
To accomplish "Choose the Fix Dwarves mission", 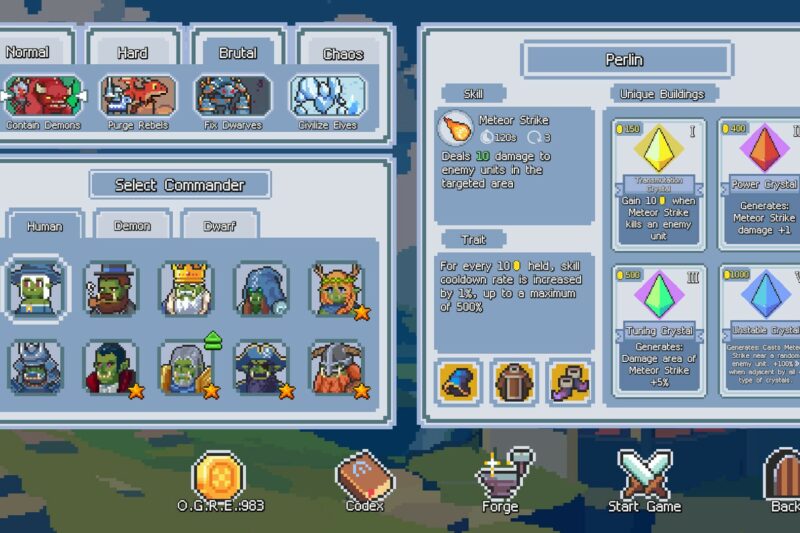I will pos(233,96).
